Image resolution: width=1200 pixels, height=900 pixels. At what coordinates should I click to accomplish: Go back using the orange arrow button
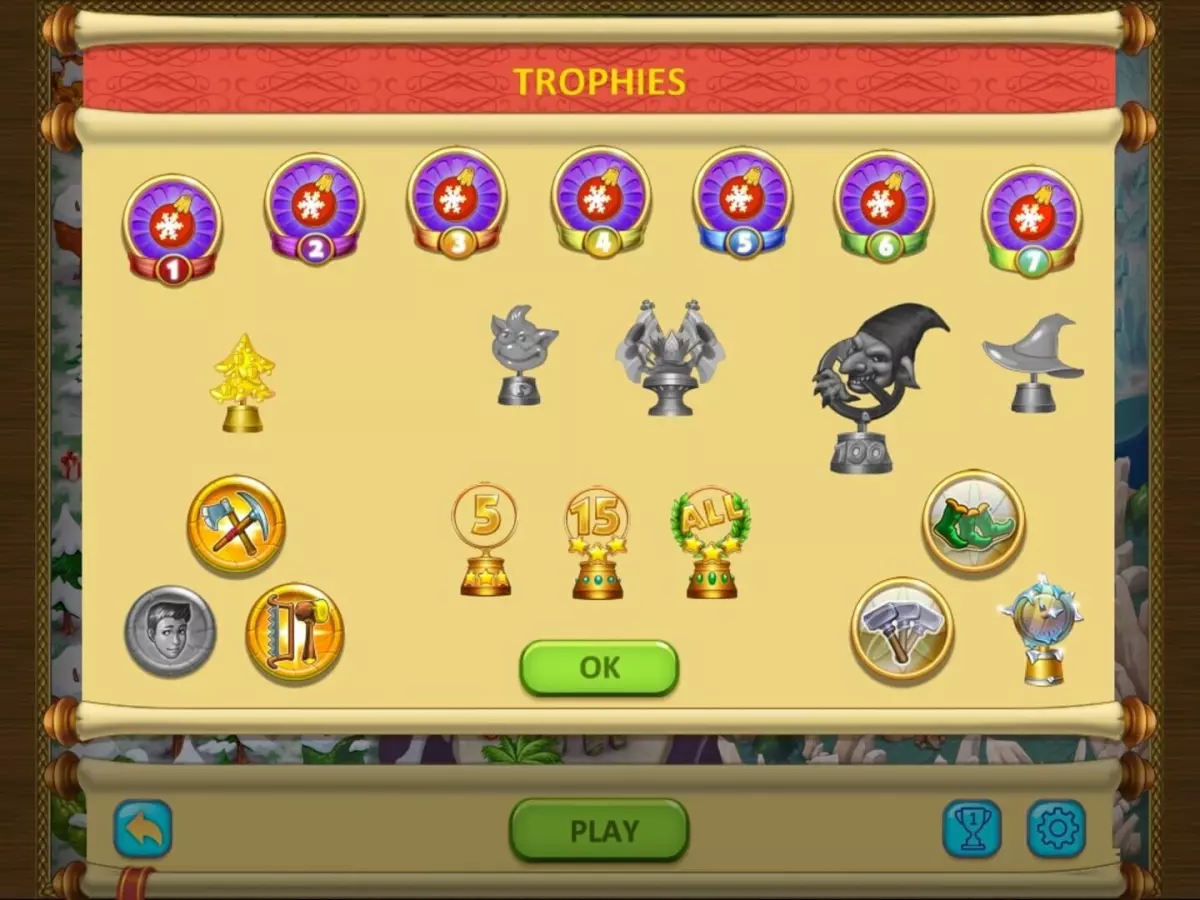143,829
